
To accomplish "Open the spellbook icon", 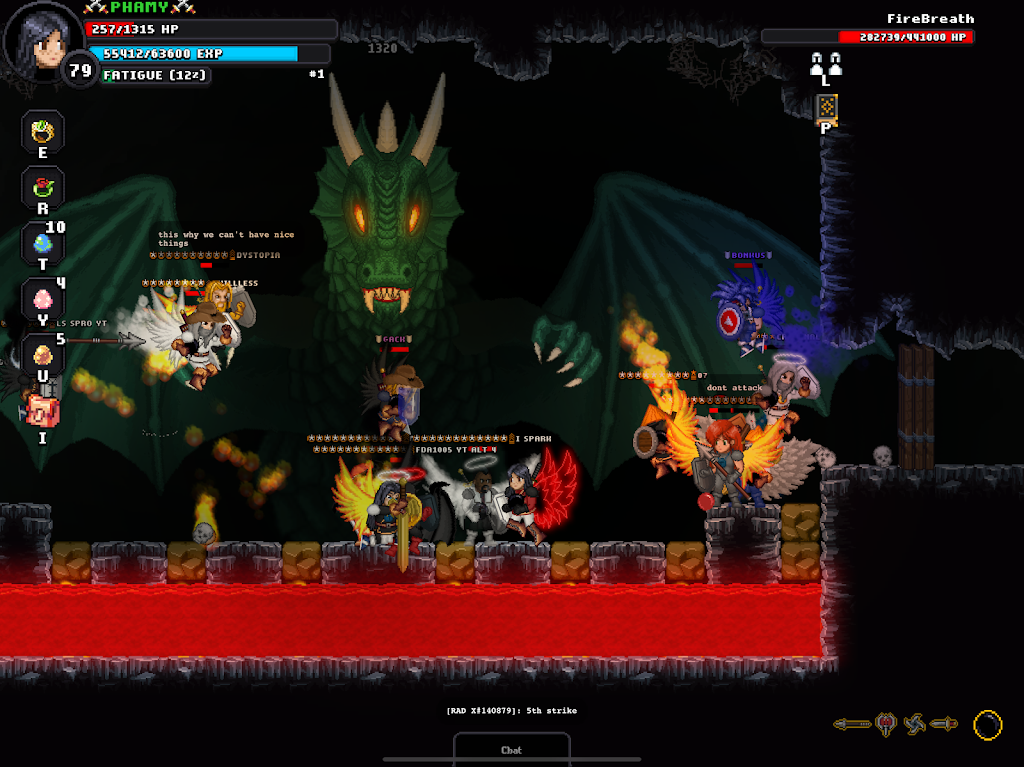I will pos(826,107).
